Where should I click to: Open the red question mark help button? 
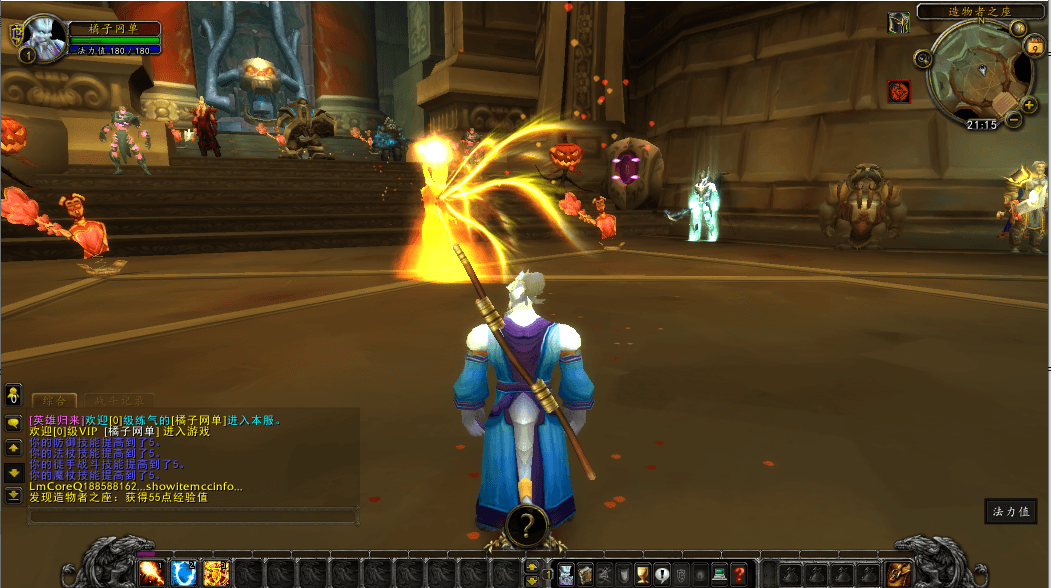[739, 574]
